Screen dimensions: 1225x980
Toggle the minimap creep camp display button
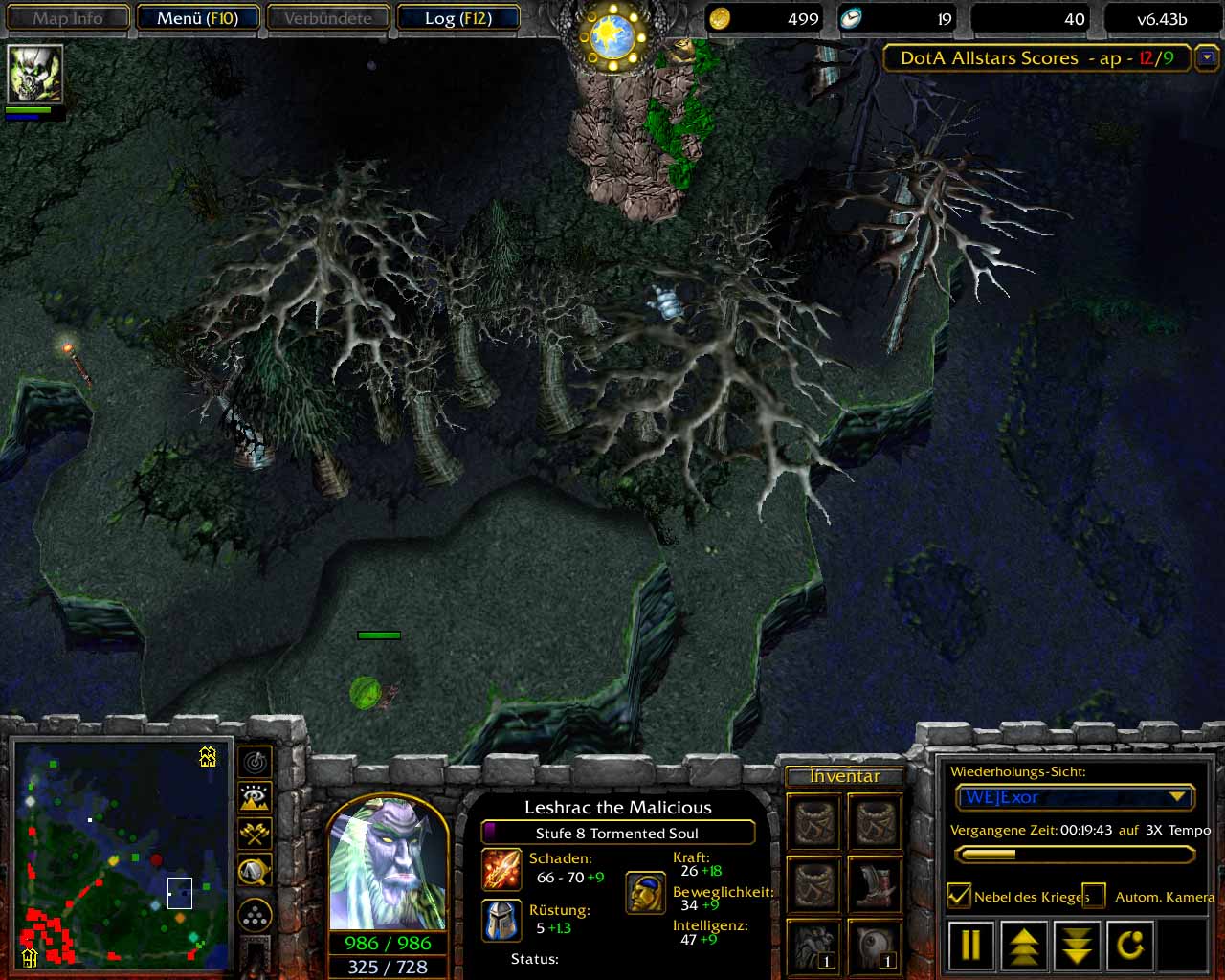coord(255,870)
